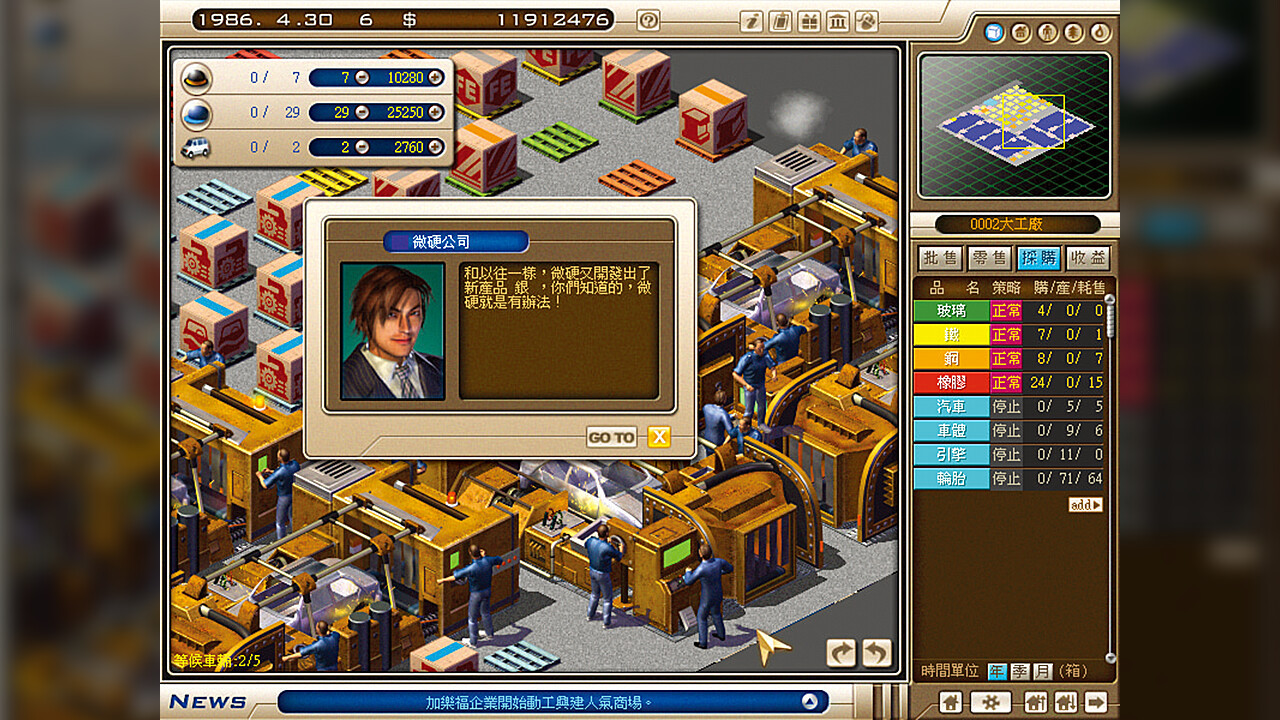Open the bank building icon in the top toolbar

(x=838, y=22)
